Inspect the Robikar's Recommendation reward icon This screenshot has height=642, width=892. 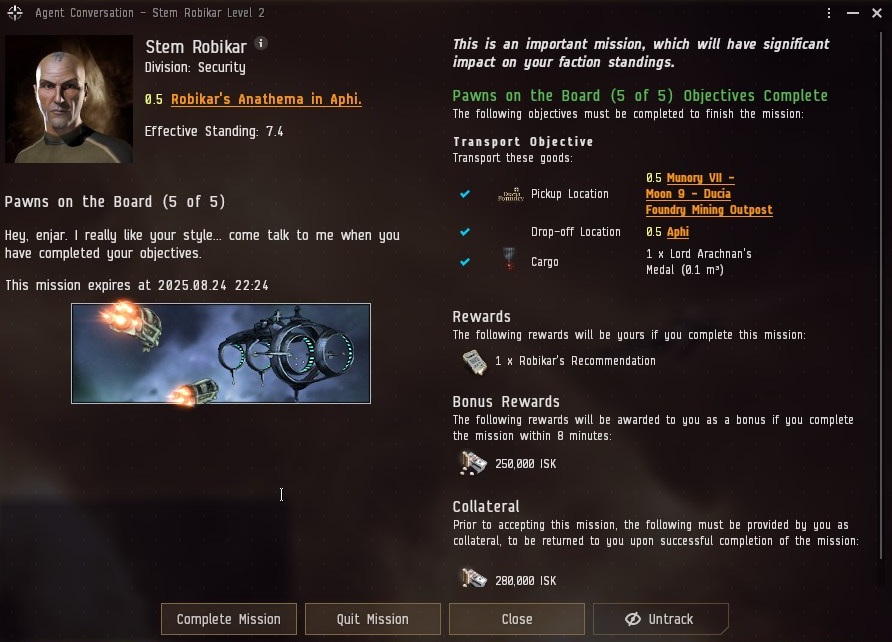click(x=474, y=361)
